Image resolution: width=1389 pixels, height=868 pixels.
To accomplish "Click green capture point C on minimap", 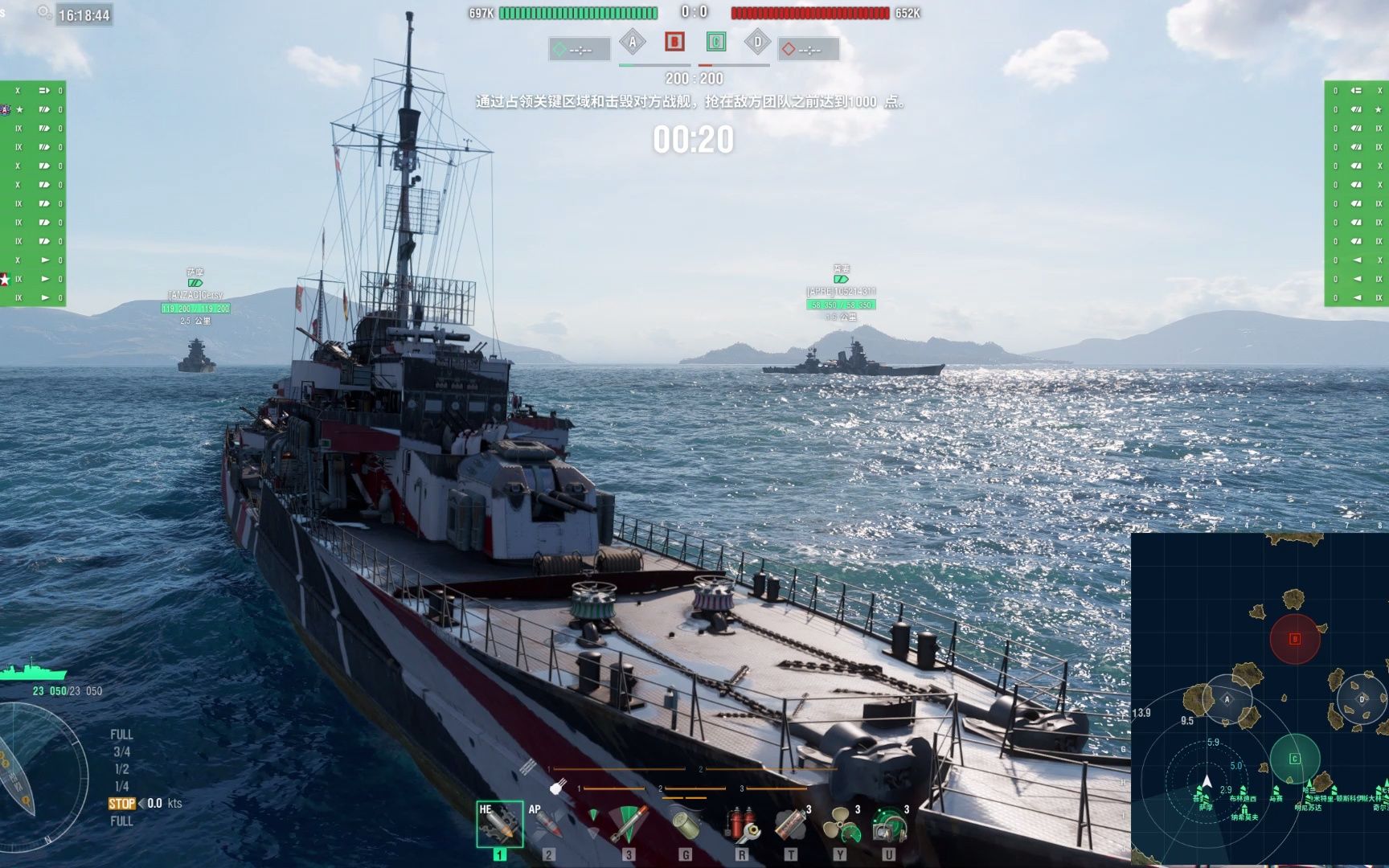I will click(x=1294, y=759).
